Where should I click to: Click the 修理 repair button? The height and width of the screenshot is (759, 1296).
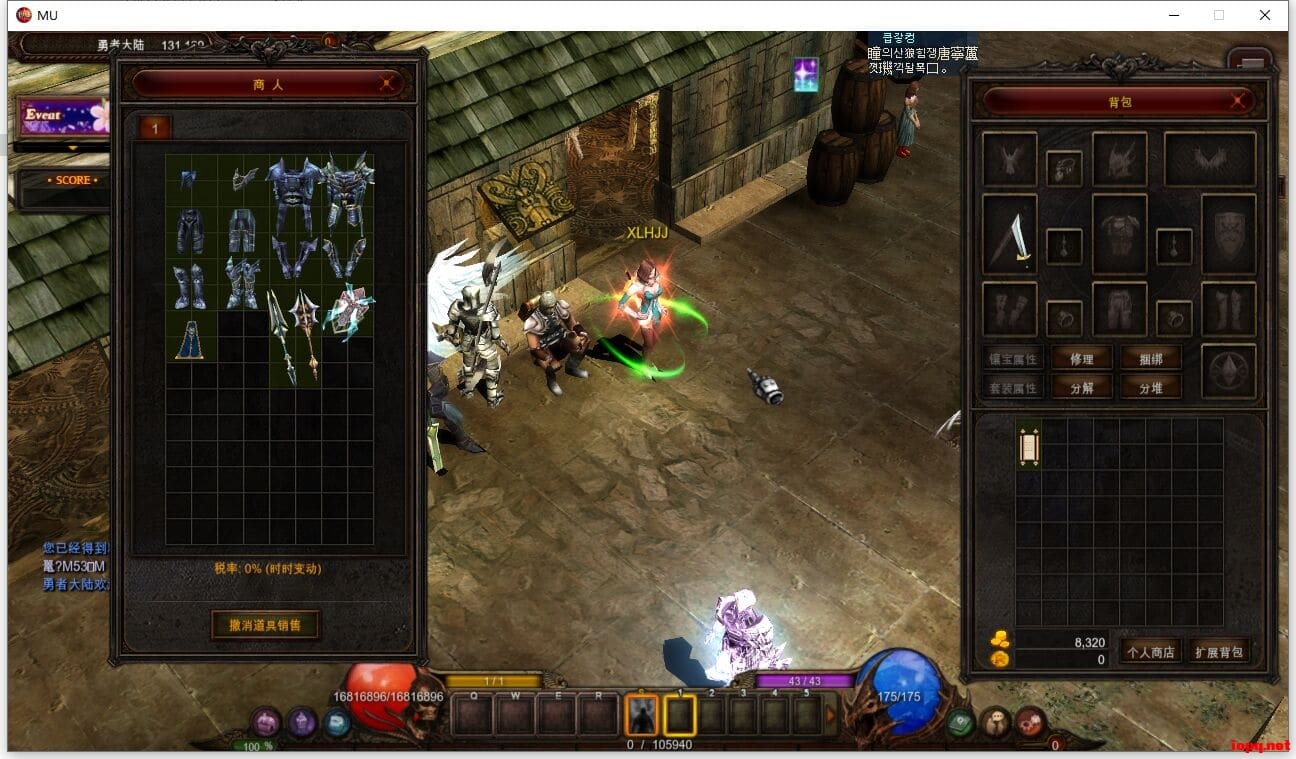tap(1081, 359)
